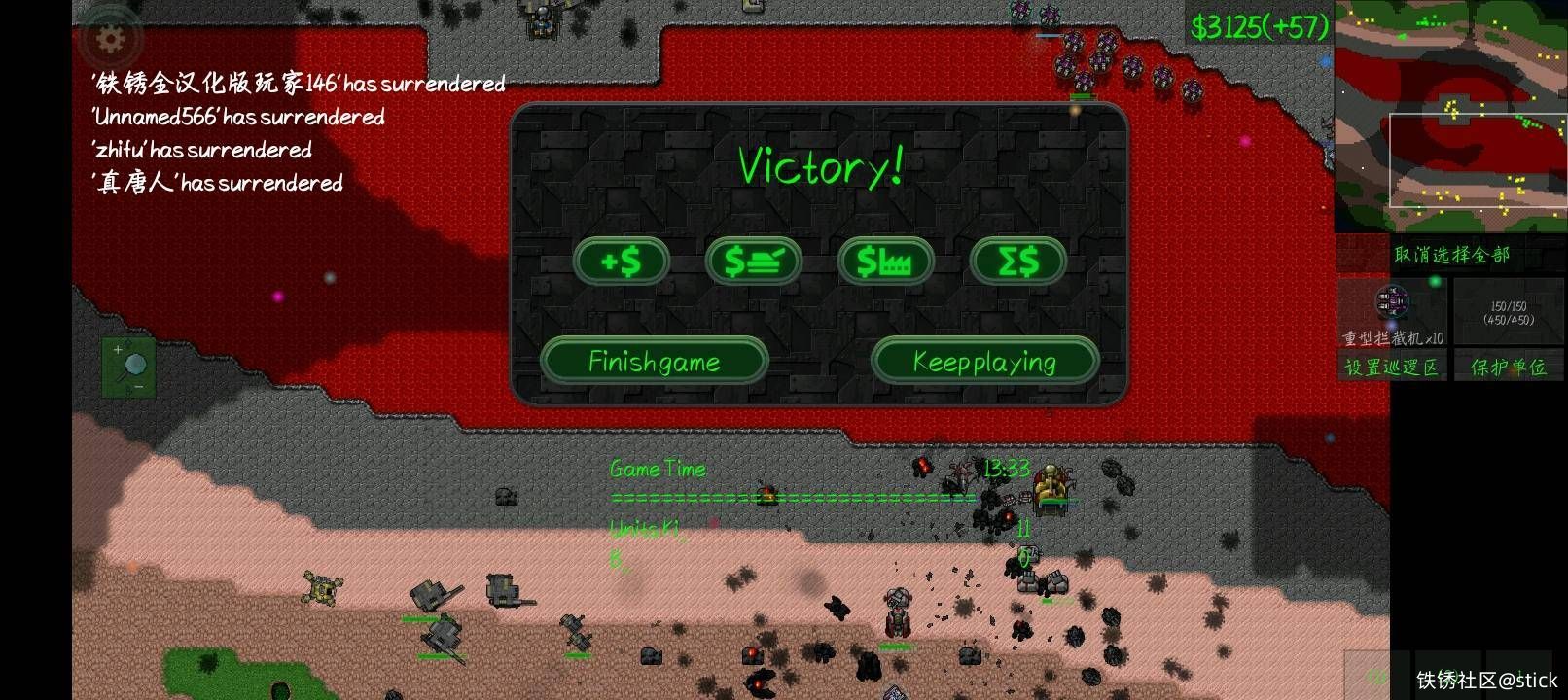Set patrol area with 设置巡逻区
The width and height of the screenshot is (1568, 700).
point(1391,367)
